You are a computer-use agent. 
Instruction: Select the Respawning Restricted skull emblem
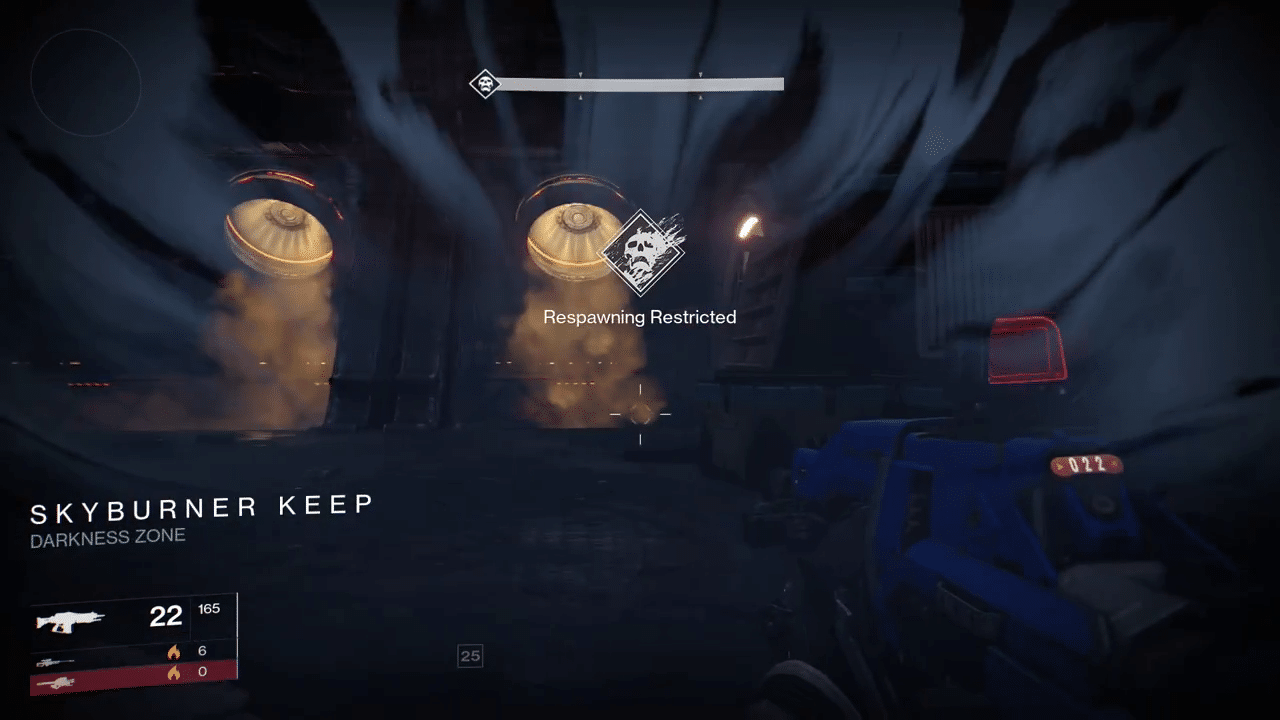[x=640, y=252]
